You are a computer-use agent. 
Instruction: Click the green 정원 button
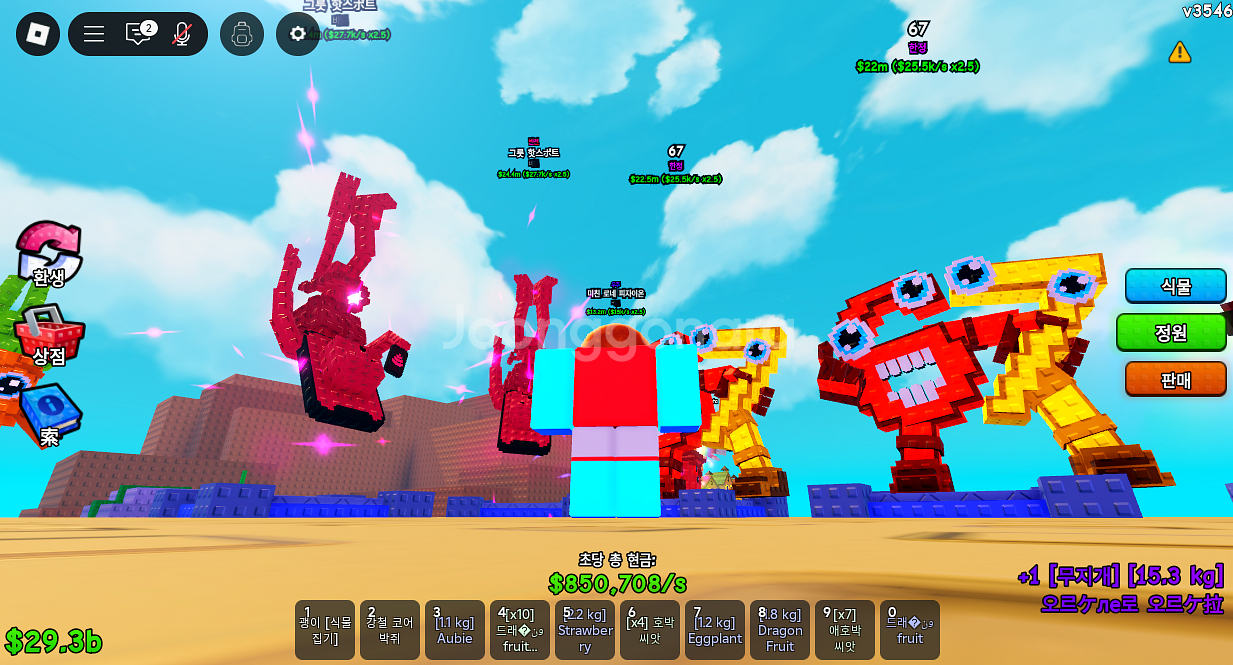pyautogui.click(x=1171, y=332)
